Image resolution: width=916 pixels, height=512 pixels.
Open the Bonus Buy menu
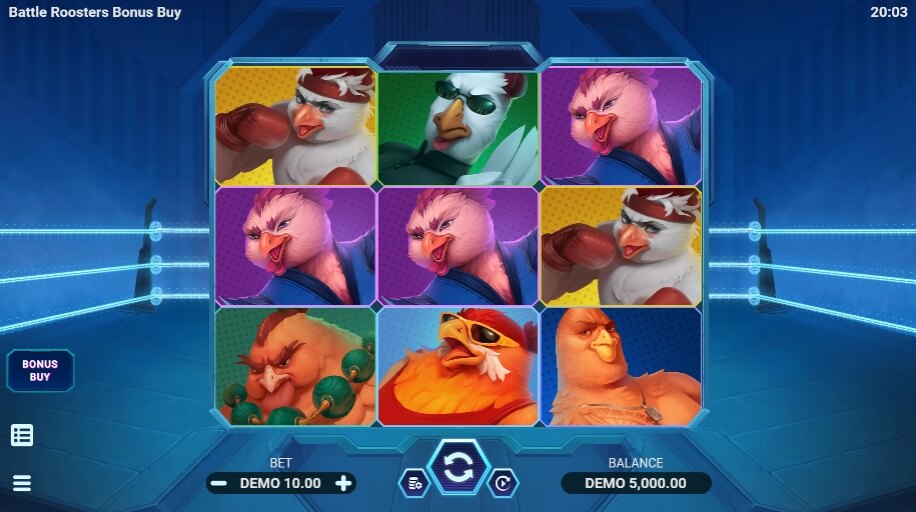[x=40, y=370]
